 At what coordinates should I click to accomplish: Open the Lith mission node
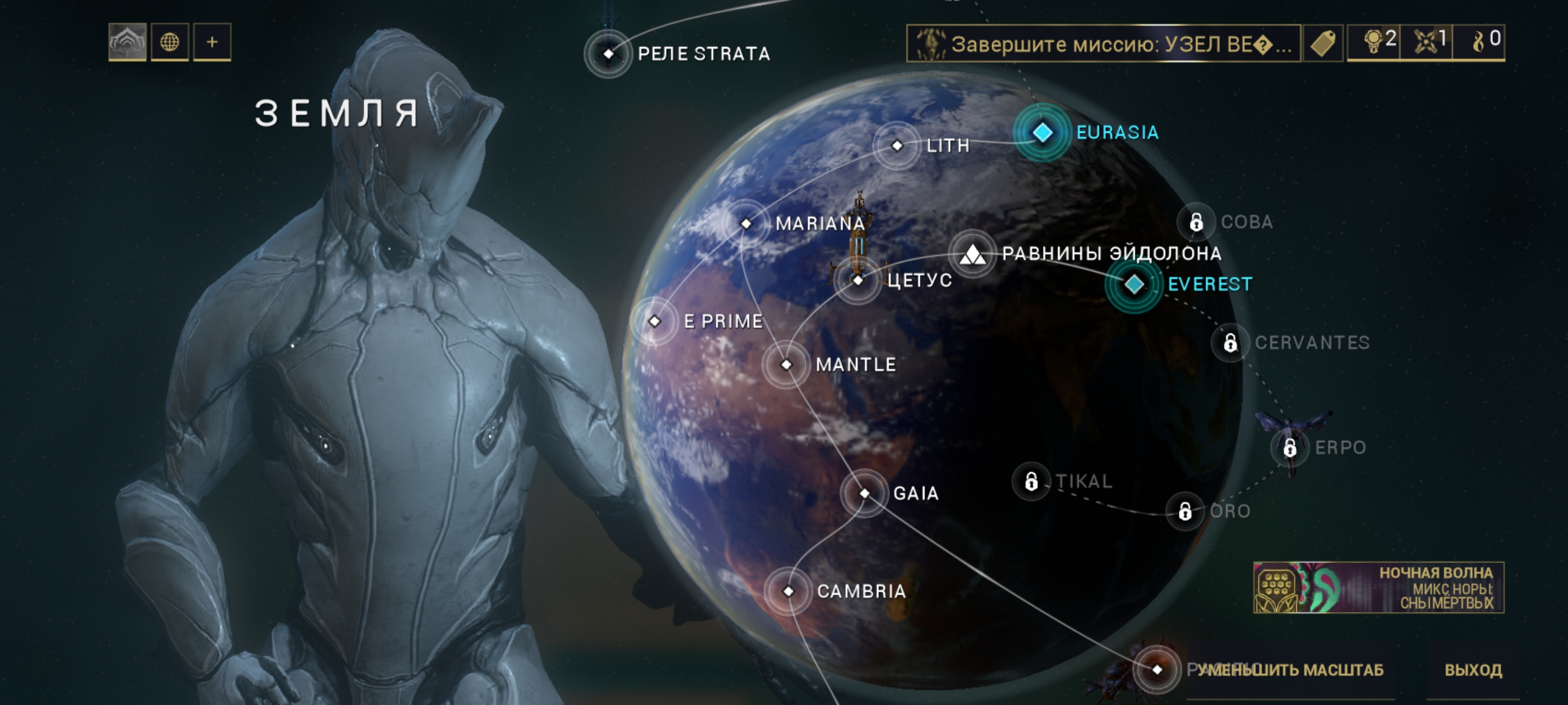897,146
